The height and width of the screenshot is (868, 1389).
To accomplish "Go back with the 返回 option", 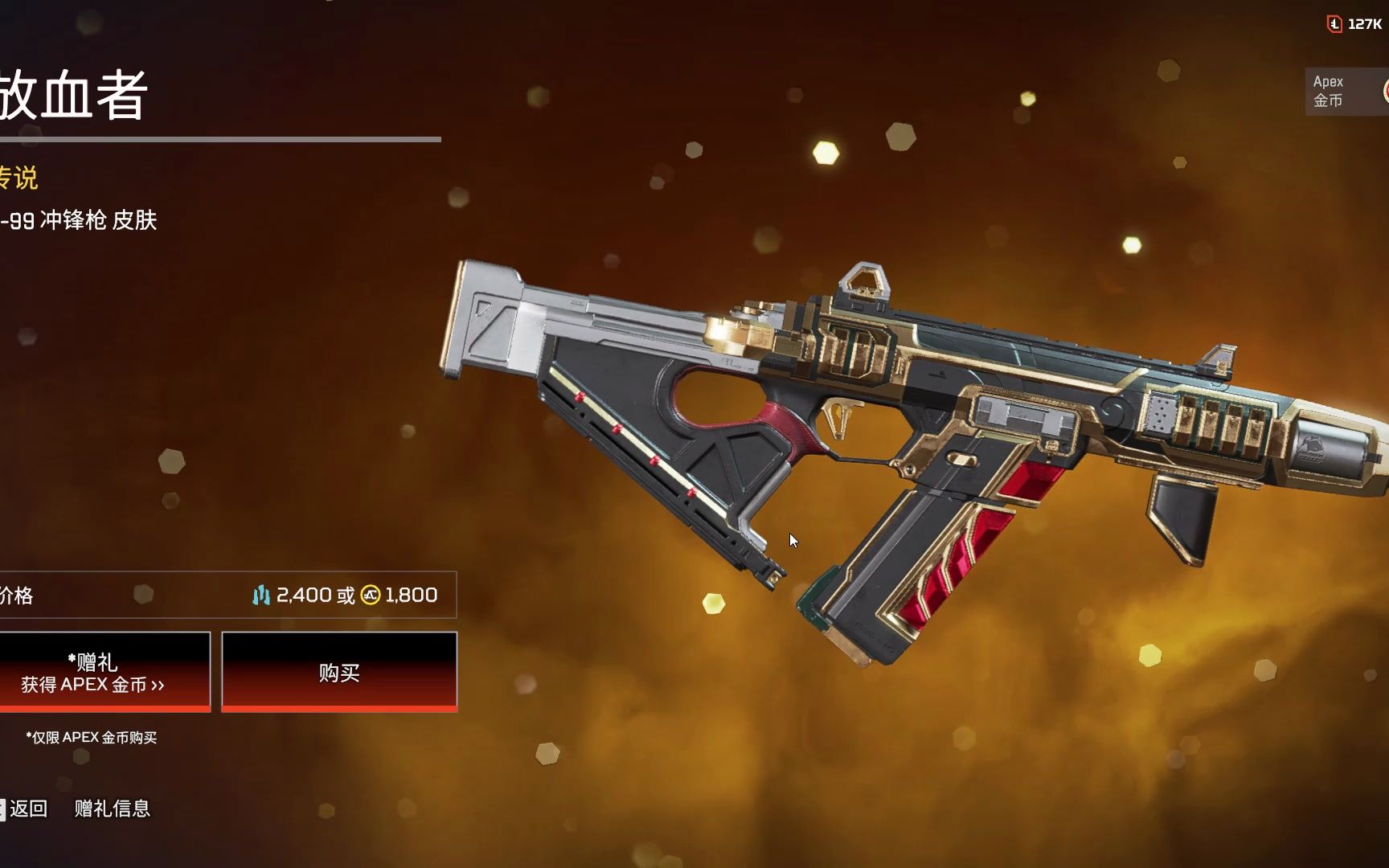I will [x=27, y=809].
